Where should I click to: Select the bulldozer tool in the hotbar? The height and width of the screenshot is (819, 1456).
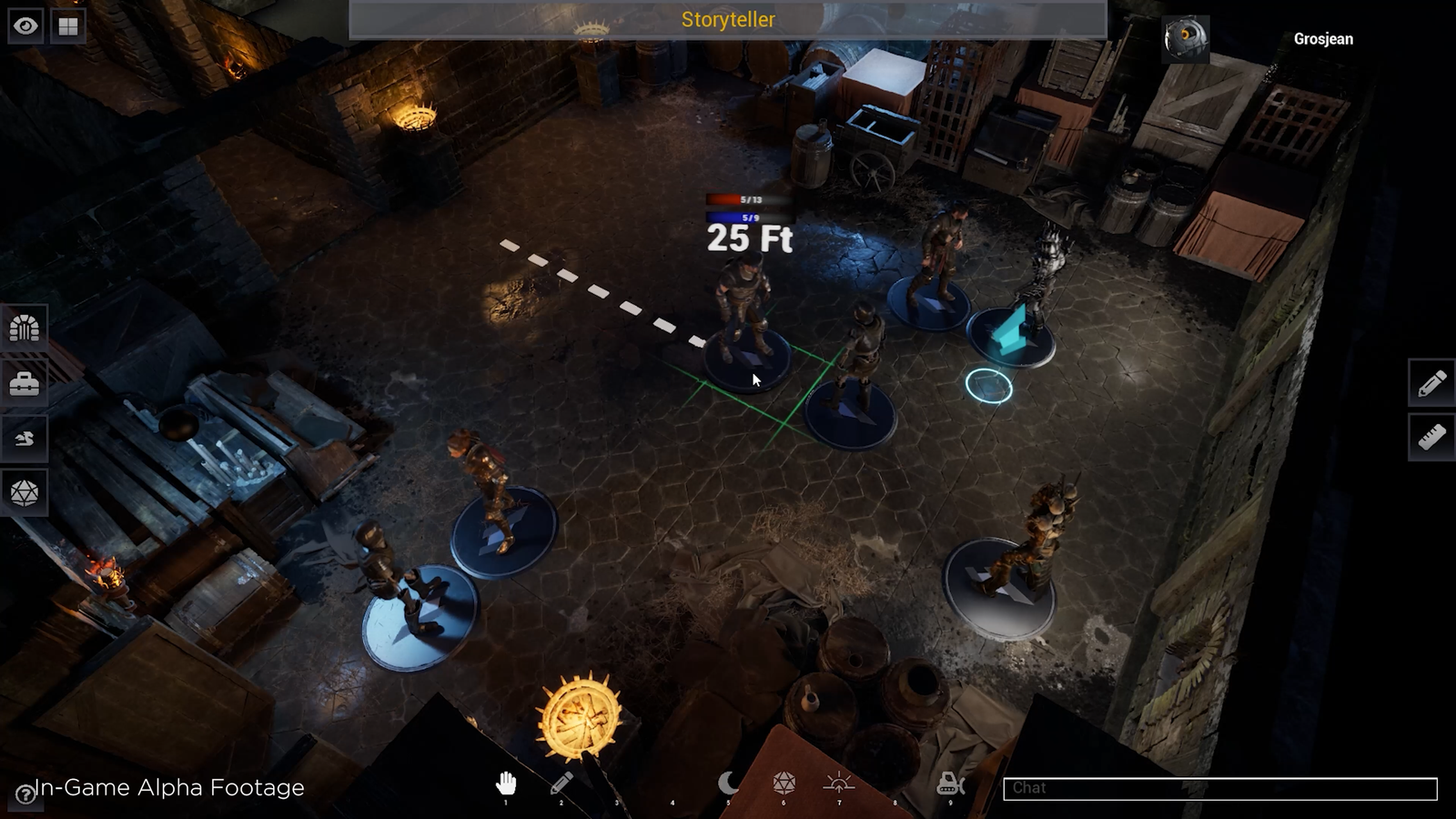point(950,783)
